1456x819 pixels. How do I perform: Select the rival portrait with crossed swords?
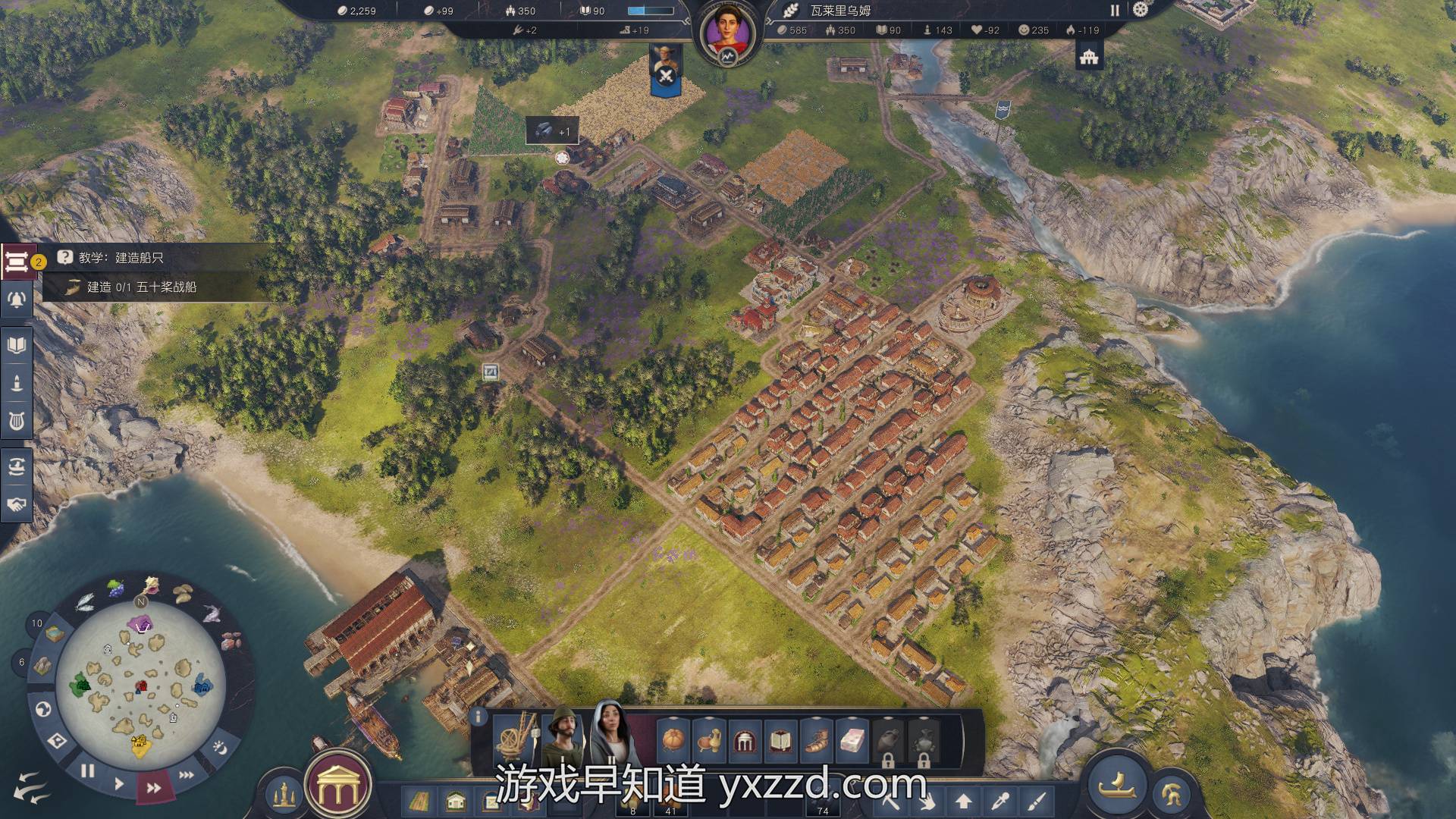667,68
